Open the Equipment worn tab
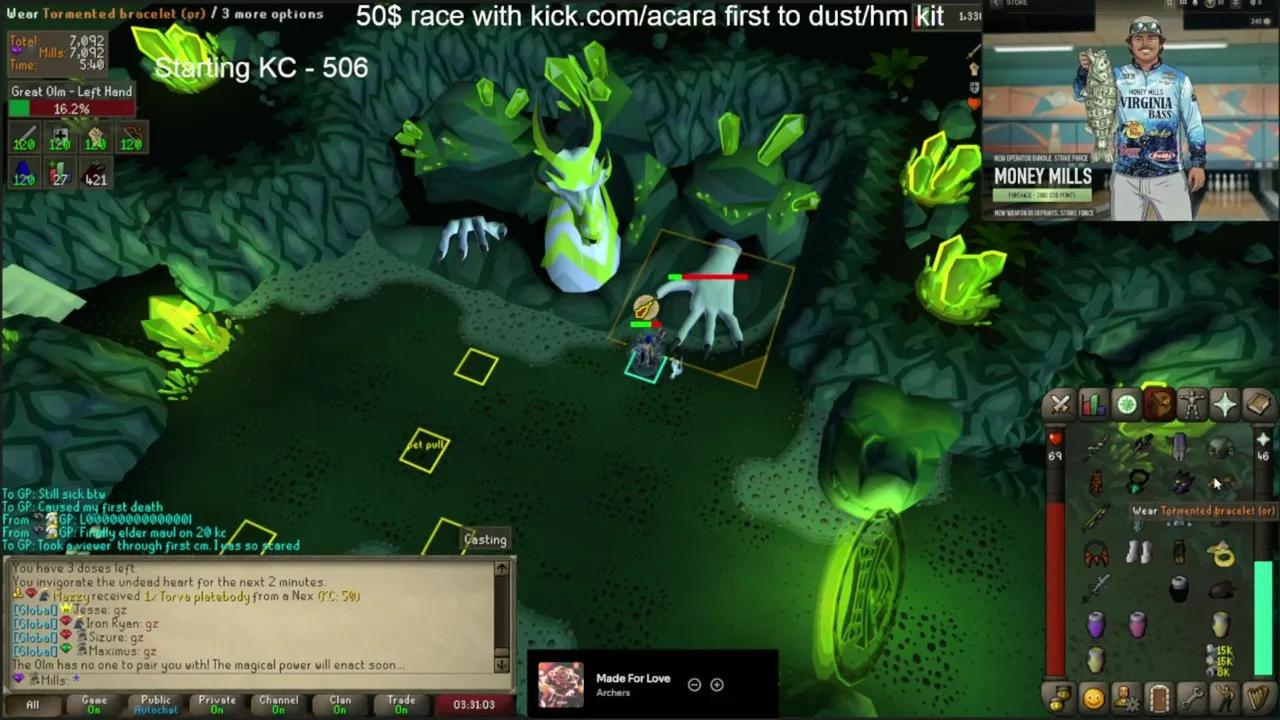The height and width of the screenshot is (720, 1280). point(1192,403)
